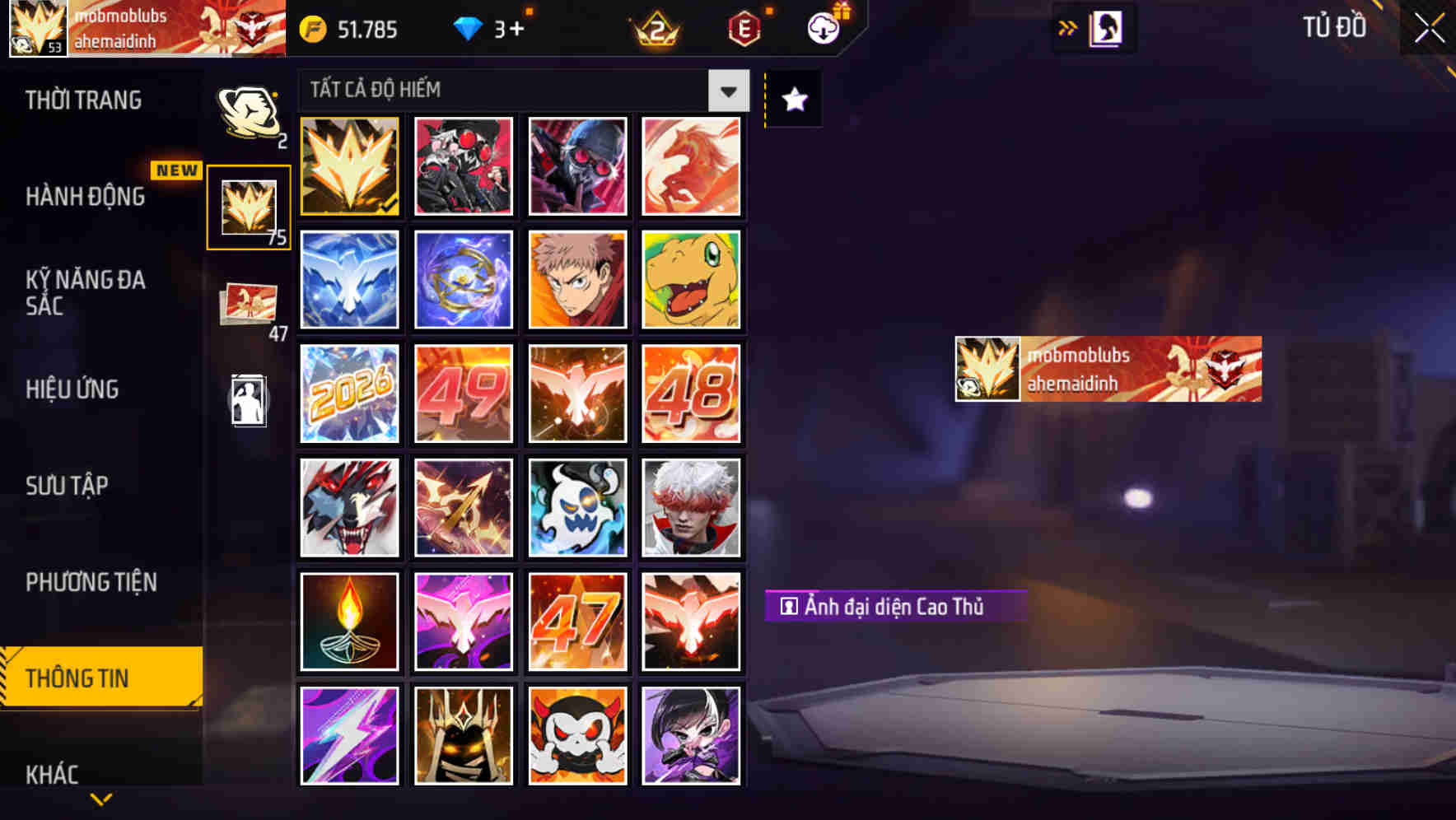Select the Agumon dinosaur avatar thumbnail
The width and height of the screenshot is (1456, 820).
point(691,280)
